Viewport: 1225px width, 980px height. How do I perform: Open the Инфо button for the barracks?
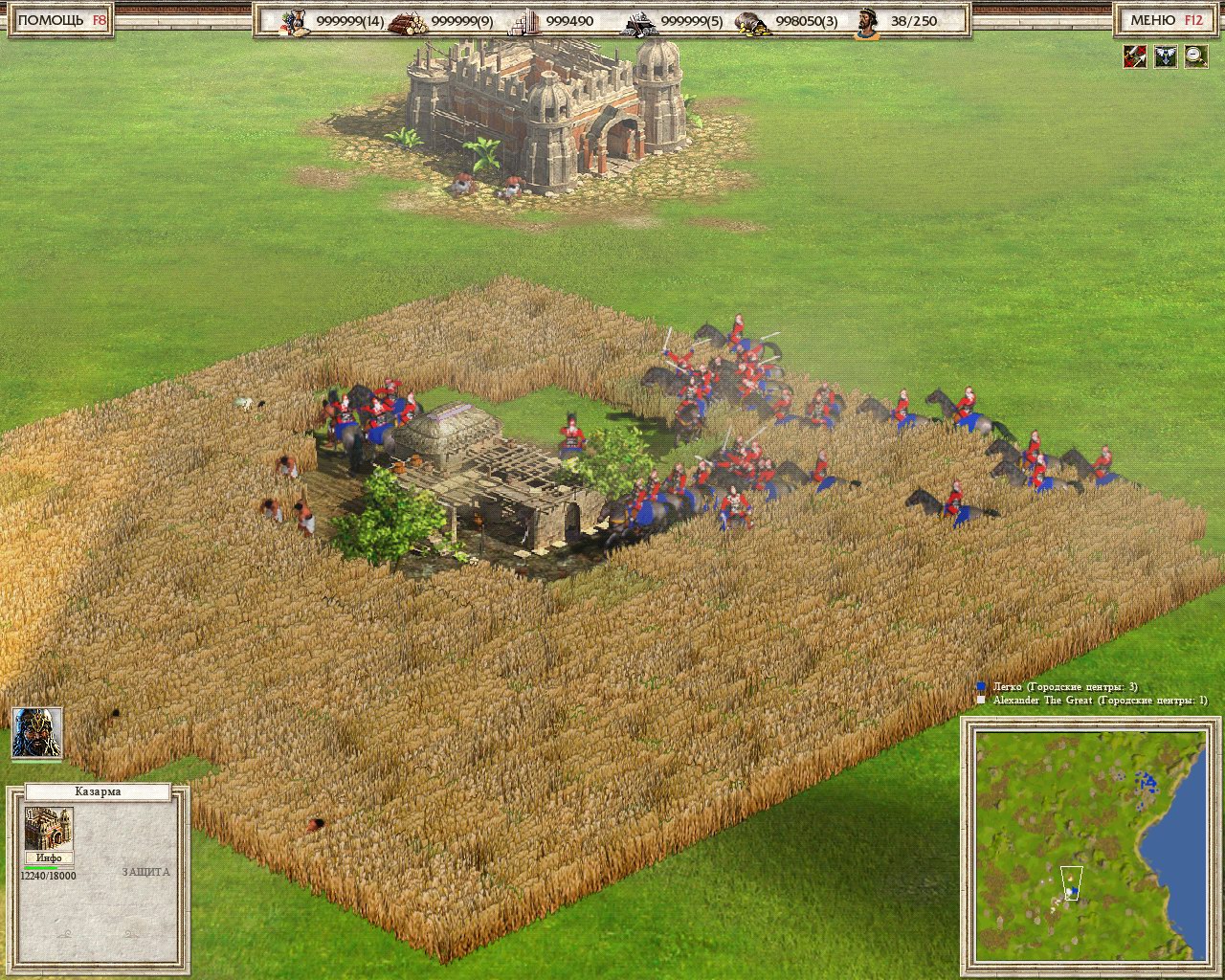[x=49, y=857]
